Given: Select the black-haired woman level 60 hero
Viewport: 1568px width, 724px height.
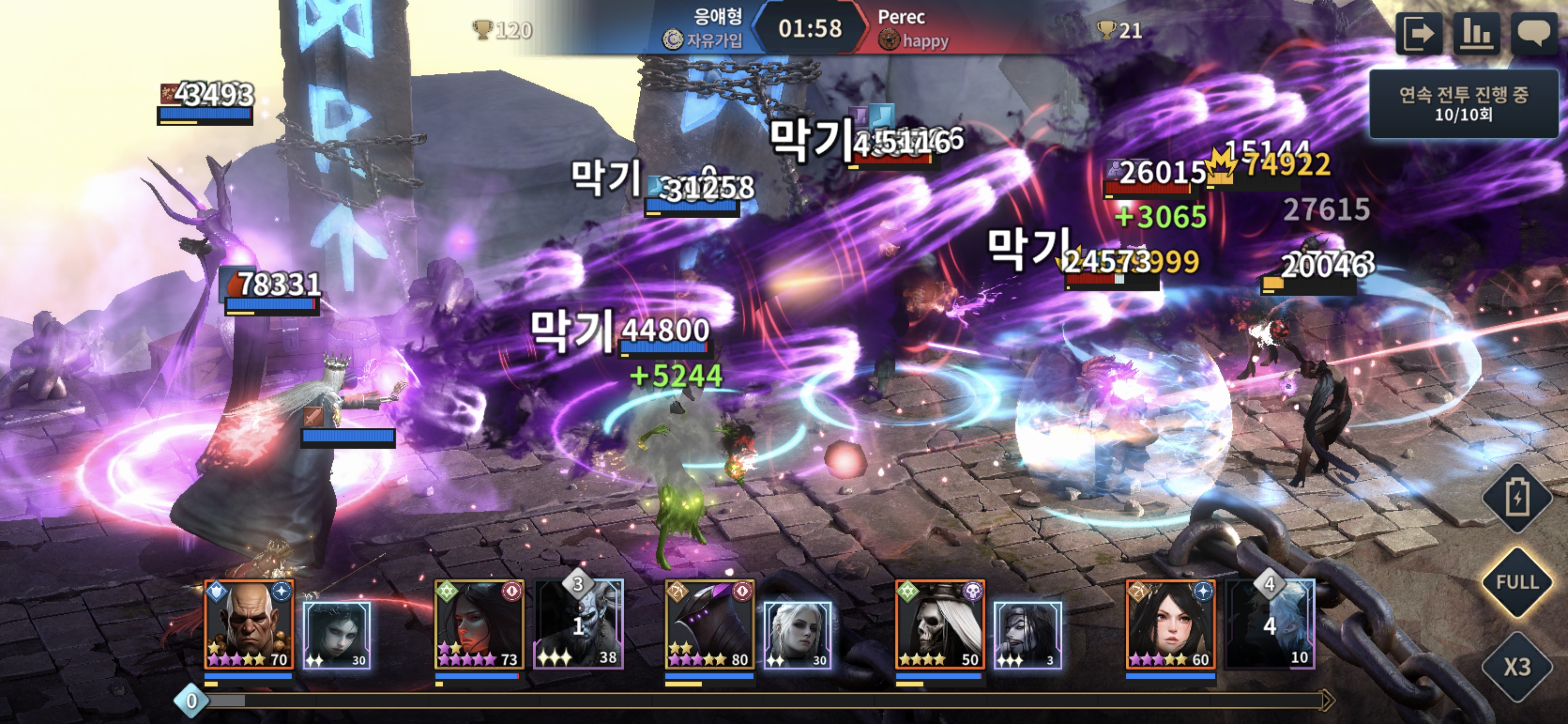Looking at the screenshot, I should click(1170, 624).
